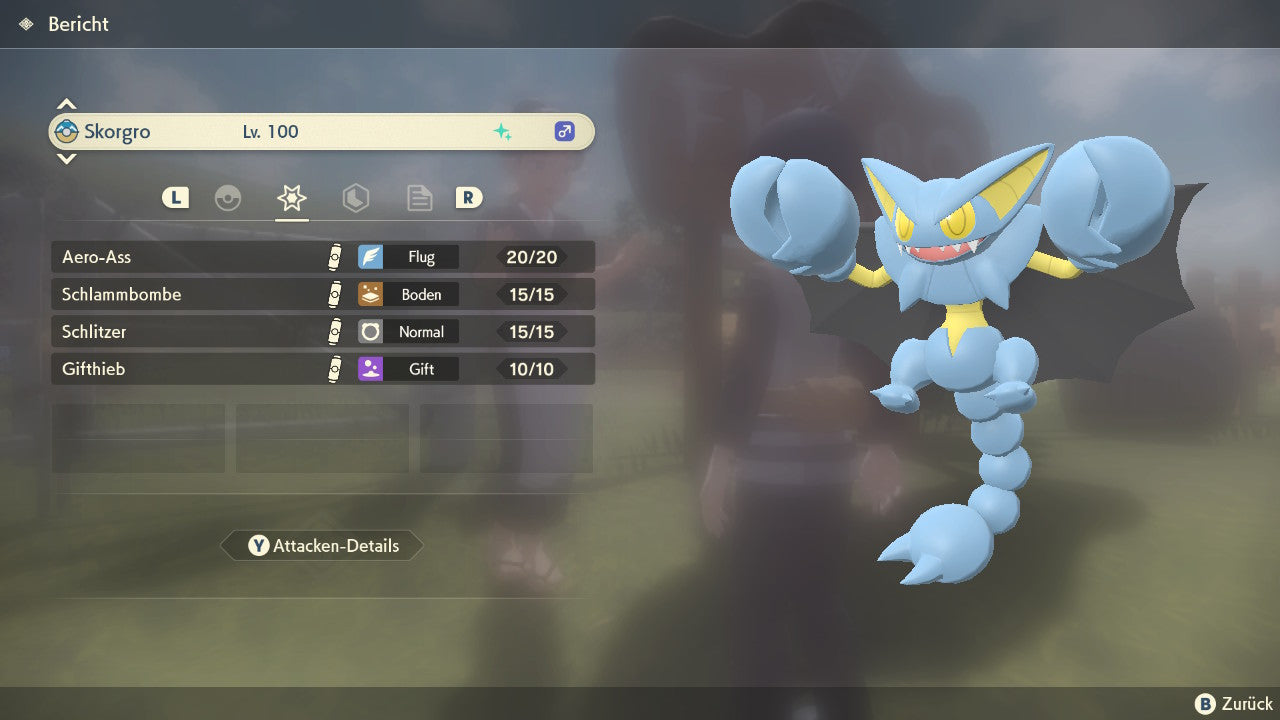Viewport: 1280px width, 720px height.
Task: Select the Schlitzer move row
Action: [322, 331]
